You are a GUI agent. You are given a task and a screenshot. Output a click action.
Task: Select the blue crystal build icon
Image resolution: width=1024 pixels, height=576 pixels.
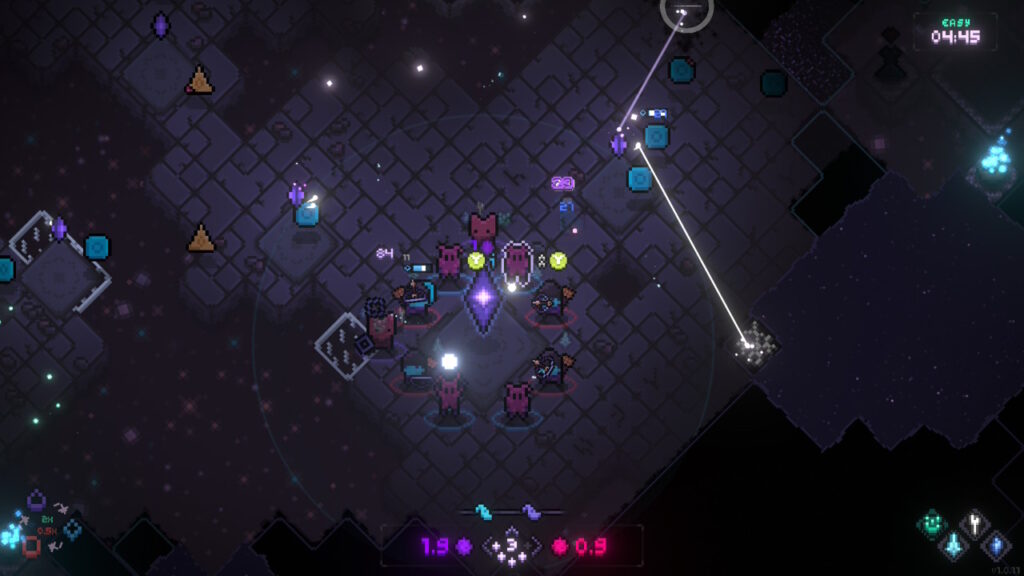coord(996,545)
